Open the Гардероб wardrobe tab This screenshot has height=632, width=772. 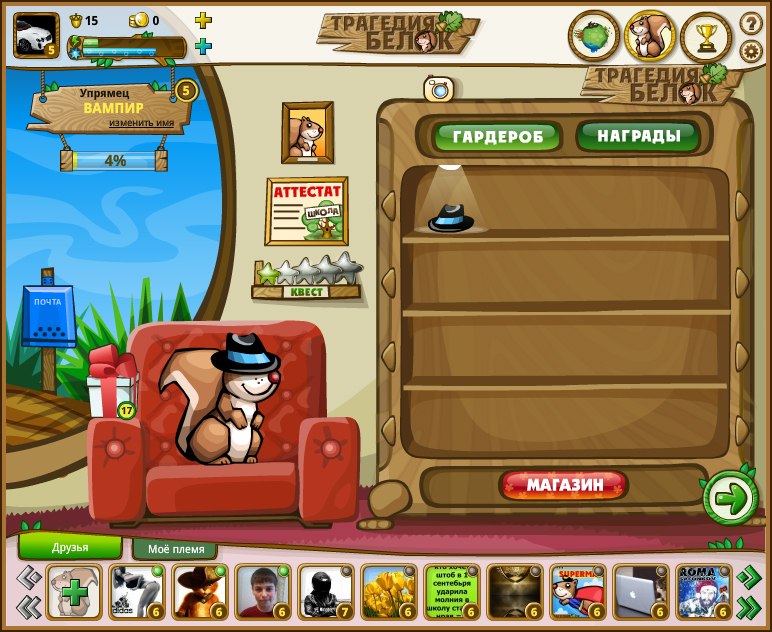(x=497, y=136)
